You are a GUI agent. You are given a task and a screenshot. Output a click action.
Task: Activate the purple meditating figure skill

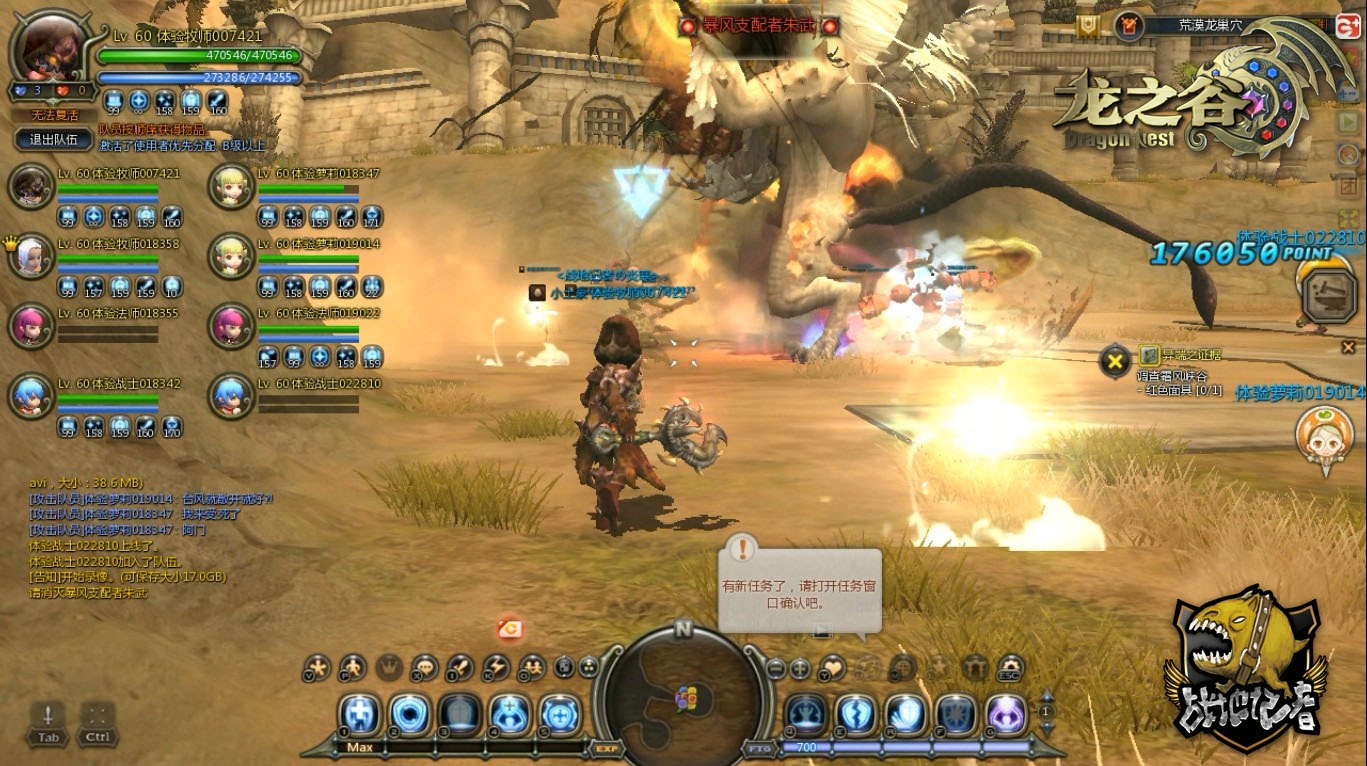click(x=1006, y=714)
